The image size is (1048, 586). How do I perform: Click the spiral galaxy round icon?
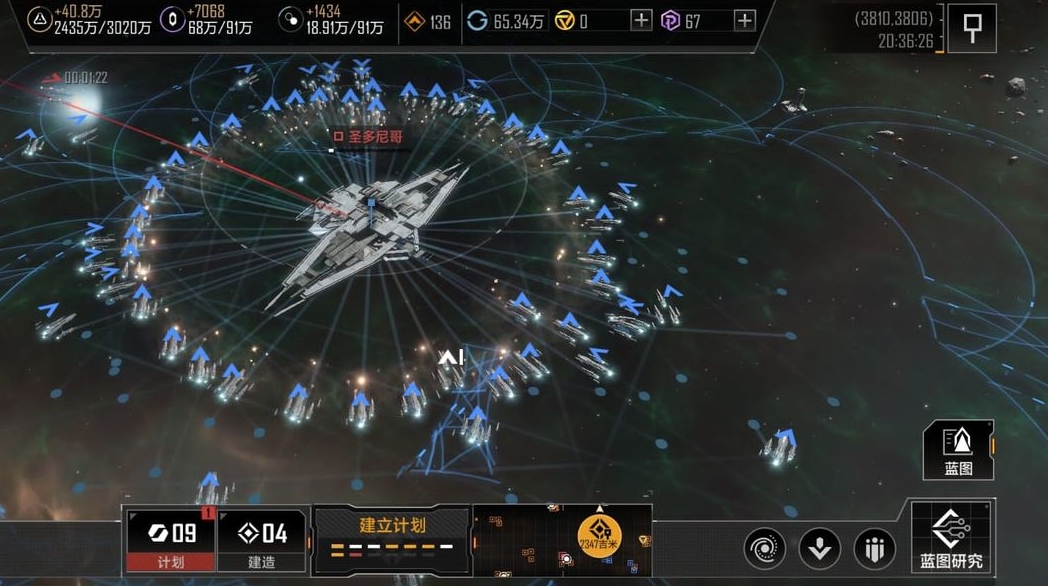click(x=764, y=548)
